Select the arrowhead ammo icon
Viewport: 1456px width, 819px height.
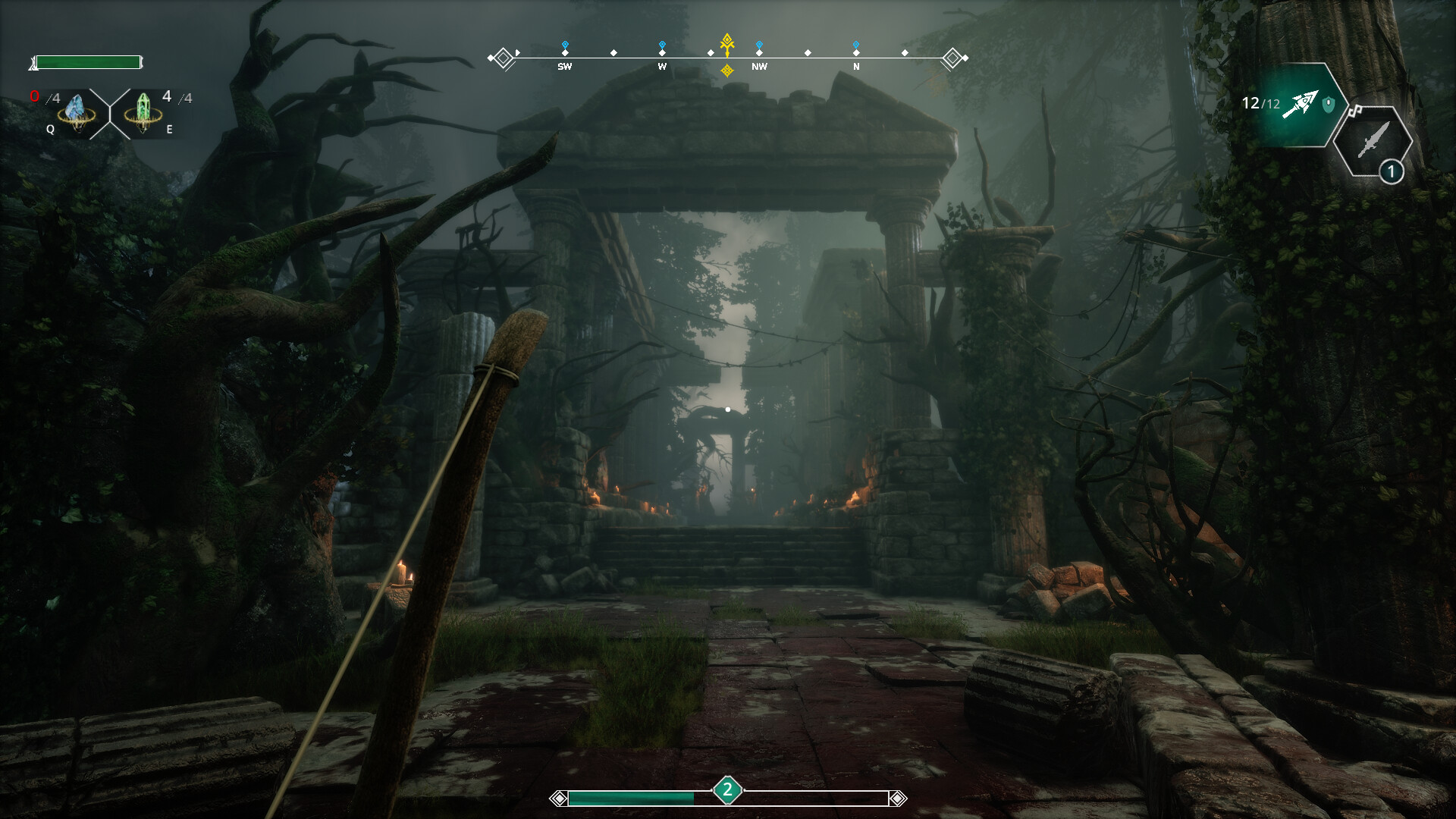coord(1302,105)
